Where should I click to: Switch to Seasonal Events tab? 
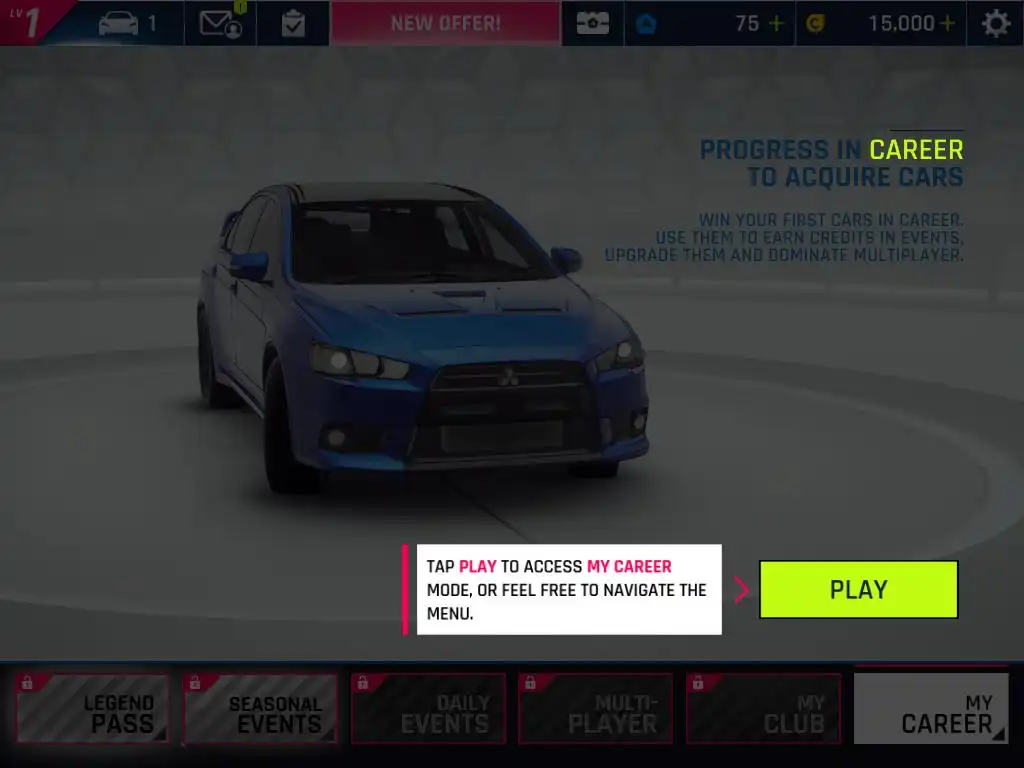coord(260,709)
